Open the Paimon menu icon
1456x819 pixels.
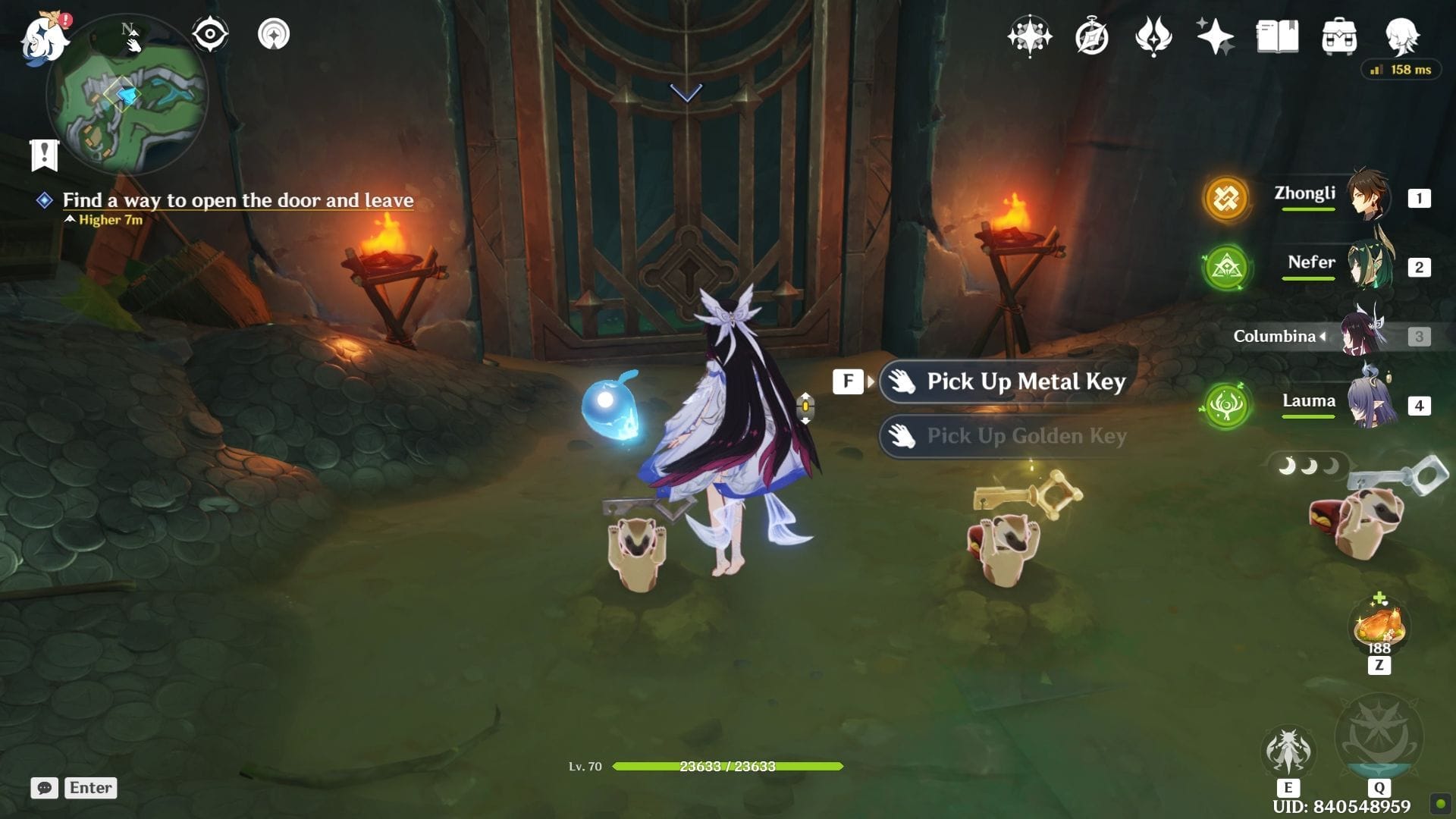coord(44,36)
